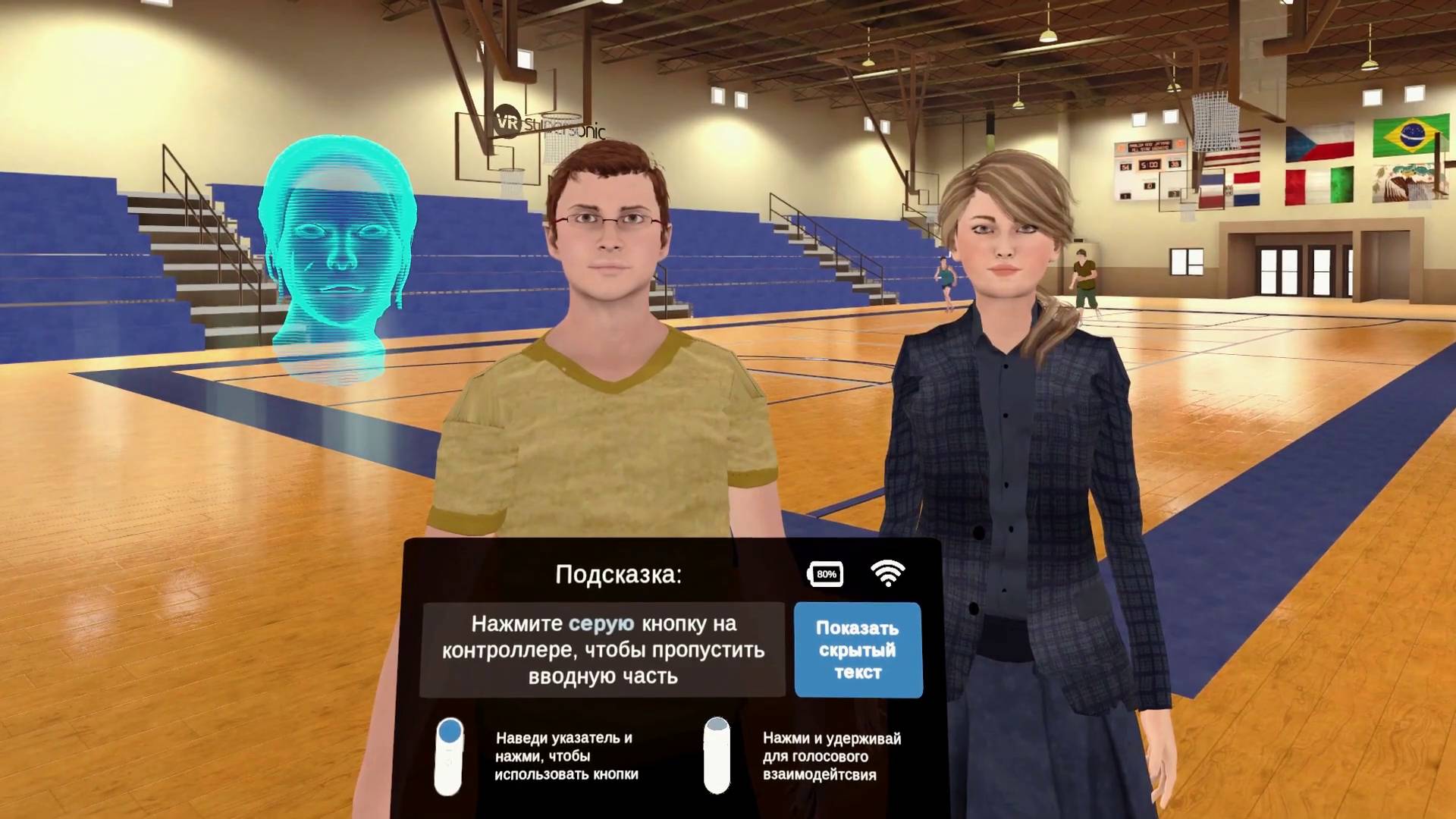Click the battery status icon showing 80%

coord(824,574)
